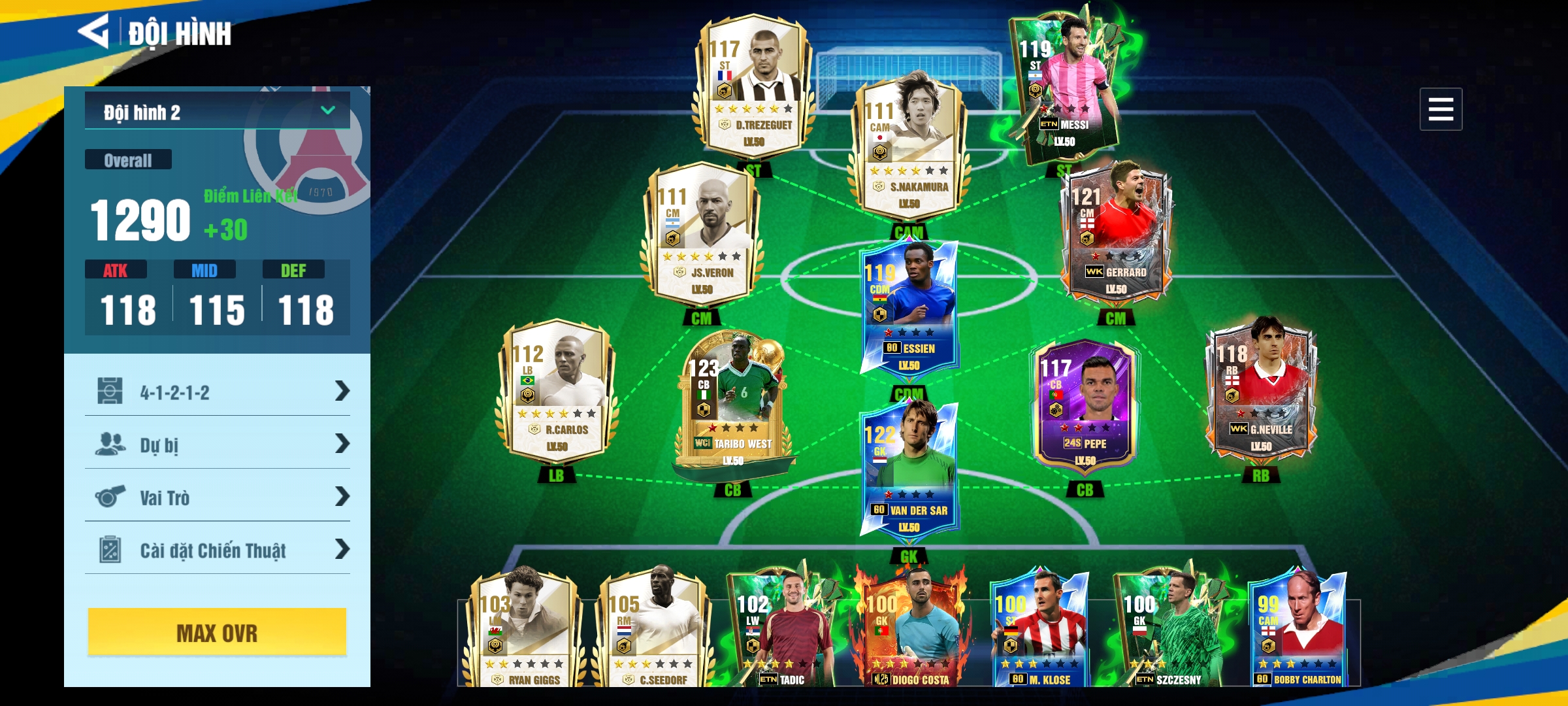The image size is (1568, 706).
Task: Select the R.Carlos LB card
Action: pos(557,392)
